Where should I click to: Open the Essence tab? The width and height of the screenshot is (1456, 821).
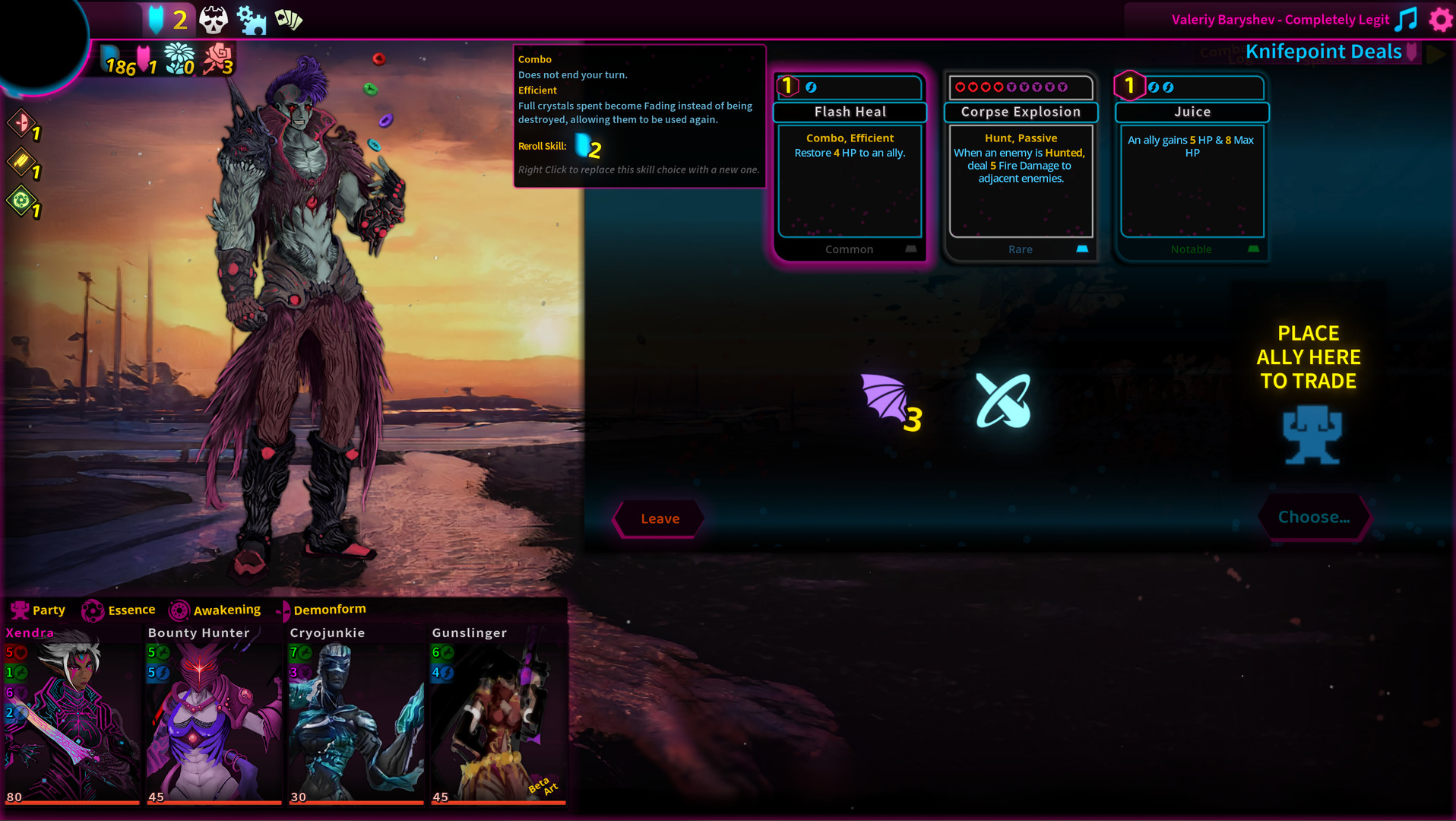pyautogui.click(x=119, y=610)
